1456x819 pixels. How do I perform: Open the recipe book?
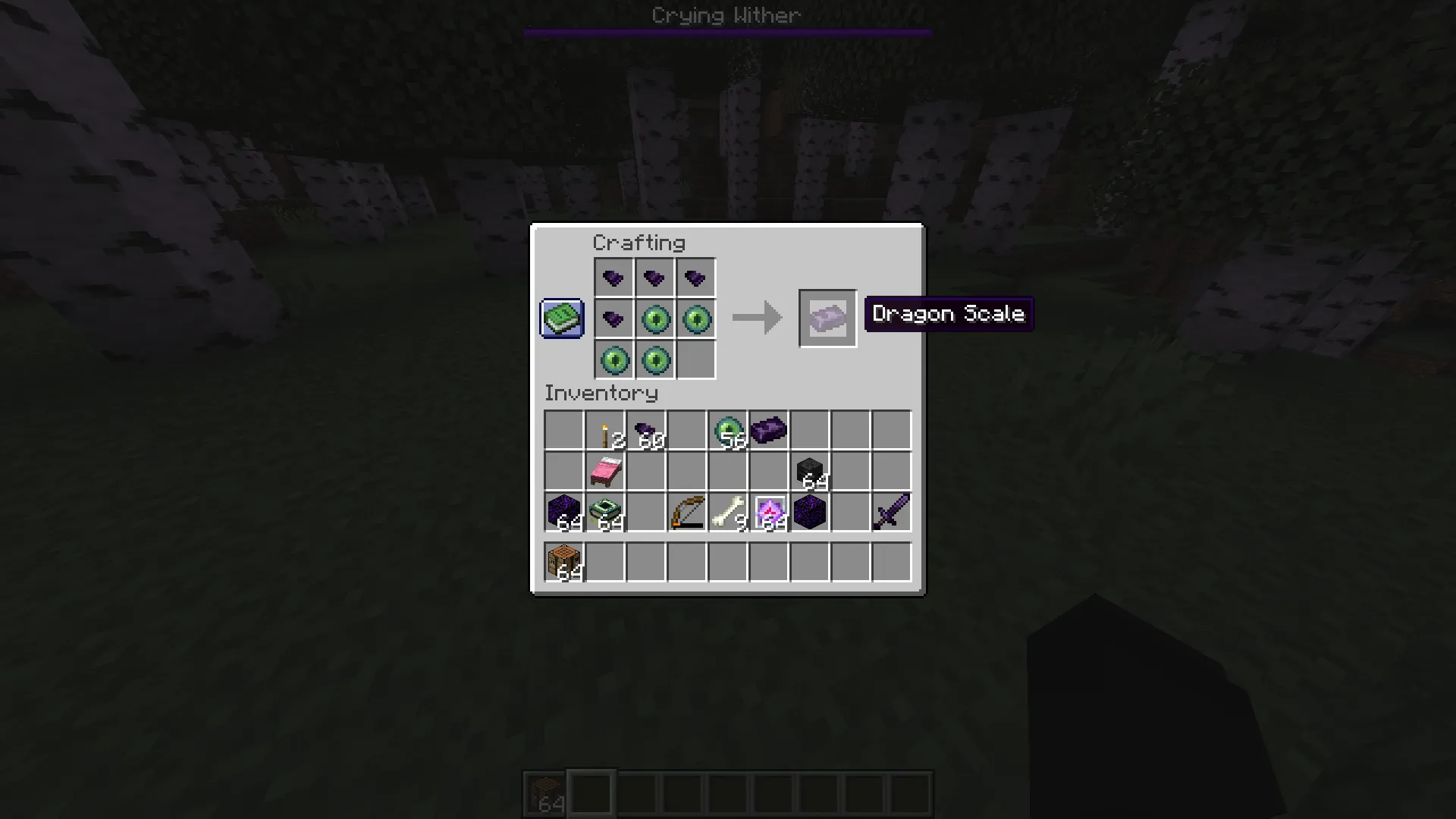[561, 318]
